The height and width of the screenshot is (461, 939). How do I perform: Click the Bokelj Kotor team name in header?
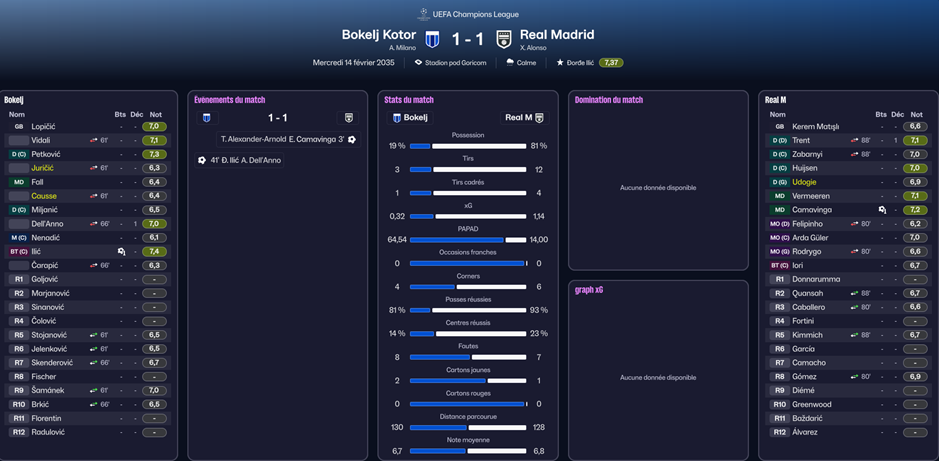(379, 35)
